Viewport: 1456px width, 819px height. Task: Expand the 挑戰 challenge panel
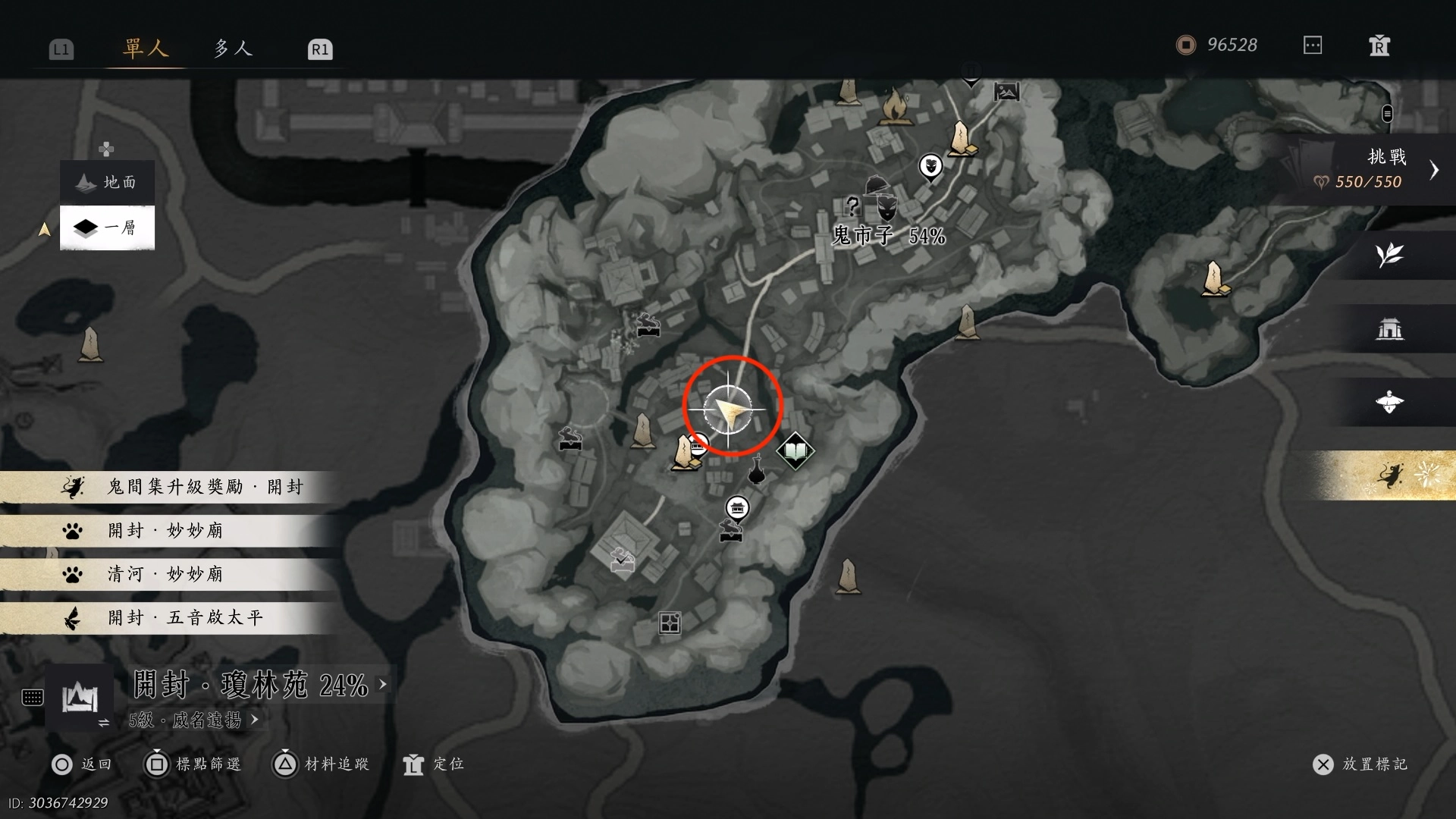pos(1432,170)
